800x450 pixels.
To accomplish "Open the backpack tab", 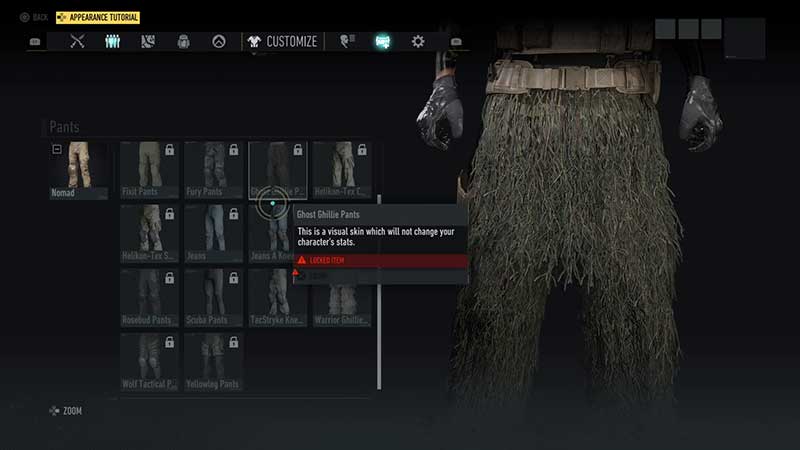I will [x=184, y=41].
